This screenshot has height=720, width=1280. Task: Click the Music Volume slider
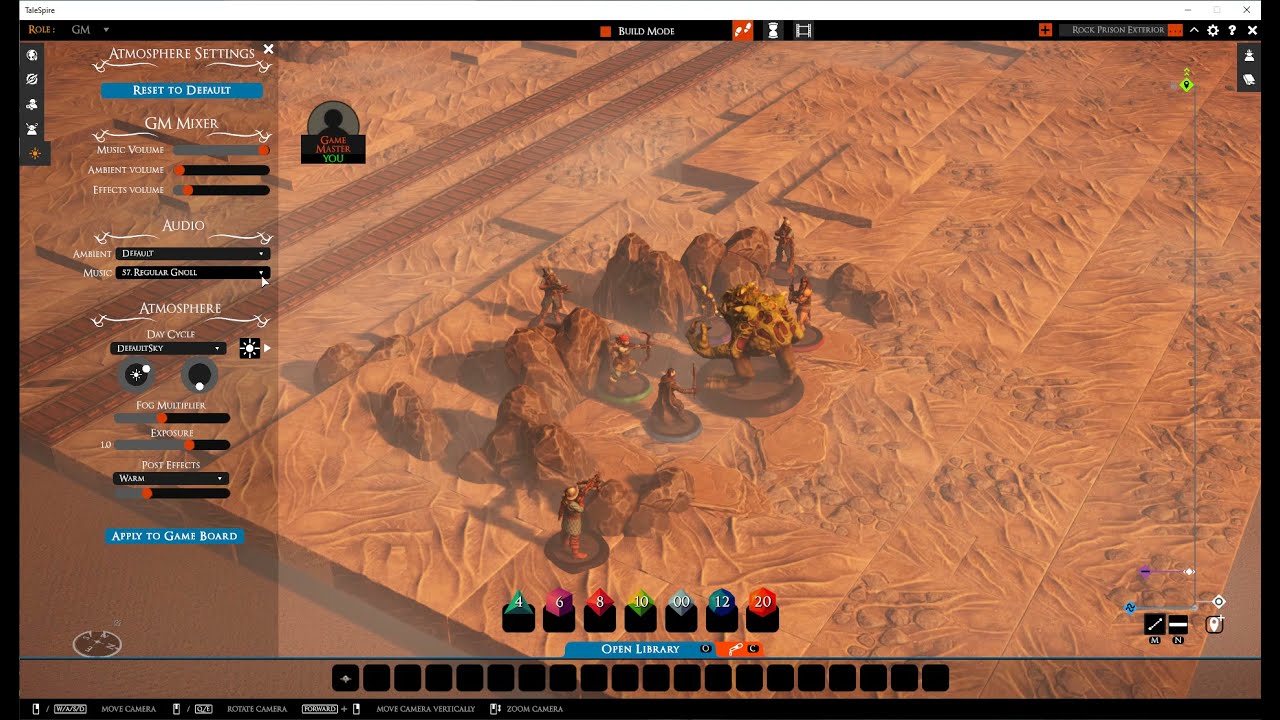(x=221, y=150)
